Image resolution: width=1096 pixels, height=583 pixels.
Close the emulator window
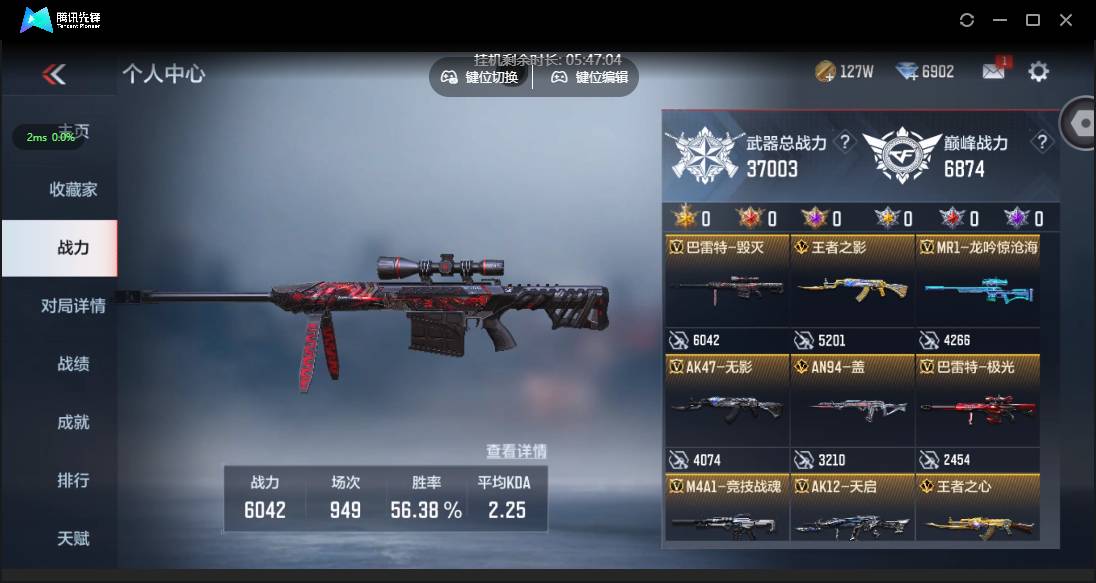[1066, 20]
